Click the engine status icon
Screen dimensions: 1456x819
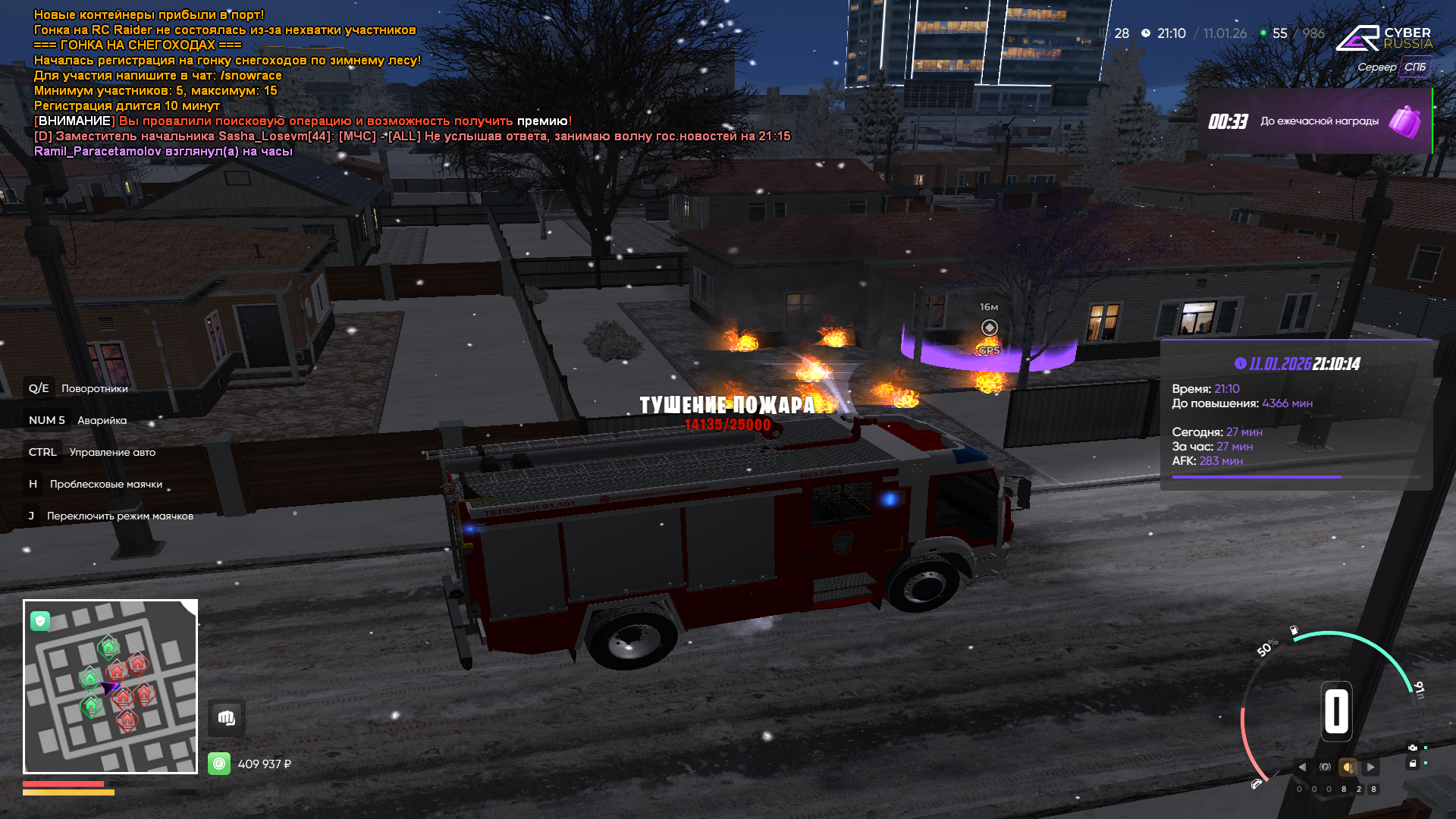(x=1412, y=748)
